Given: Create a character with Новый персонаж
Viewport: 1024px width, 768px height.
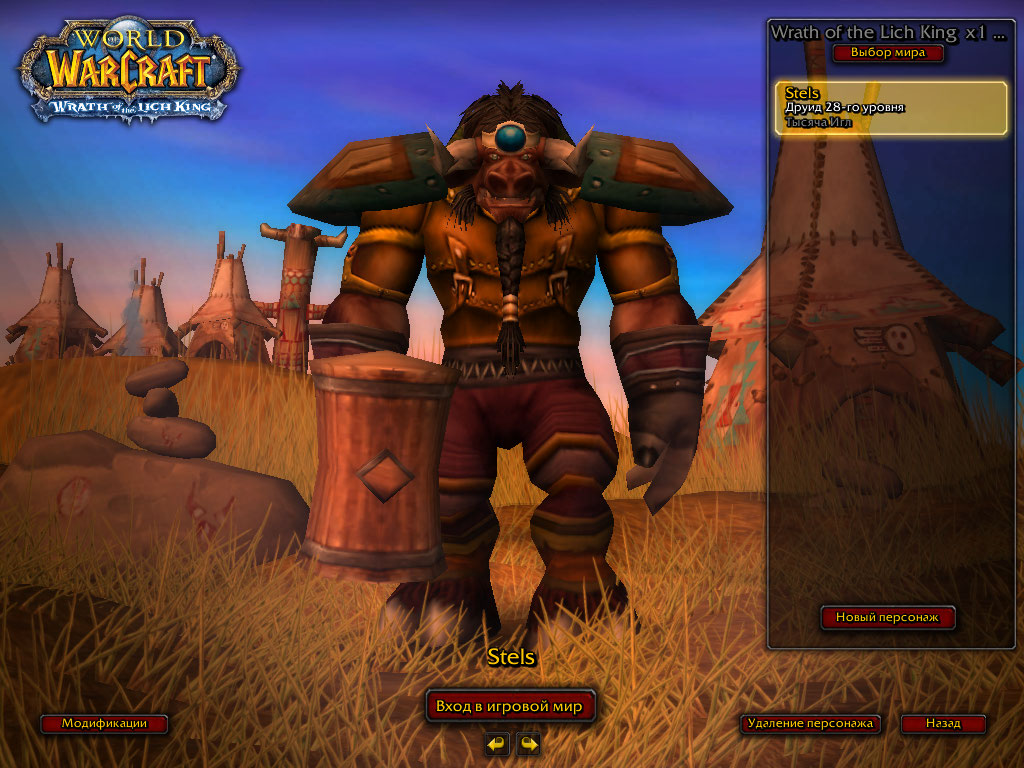Looking at the screenshot, I should tap(888, 618).
